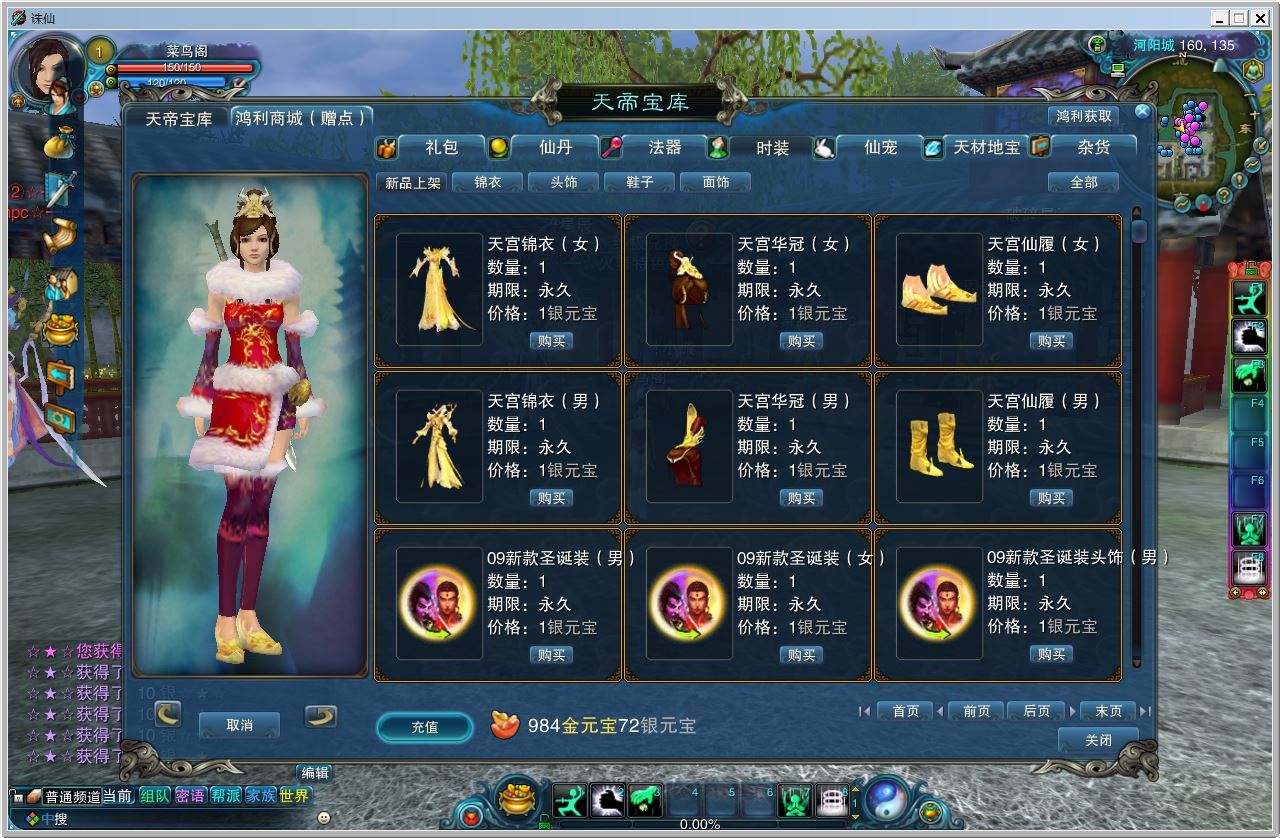The width and height of the screenshot is (1280, 838).
Task: Open the 法器 shop category
Action: (x=664, y=147)
